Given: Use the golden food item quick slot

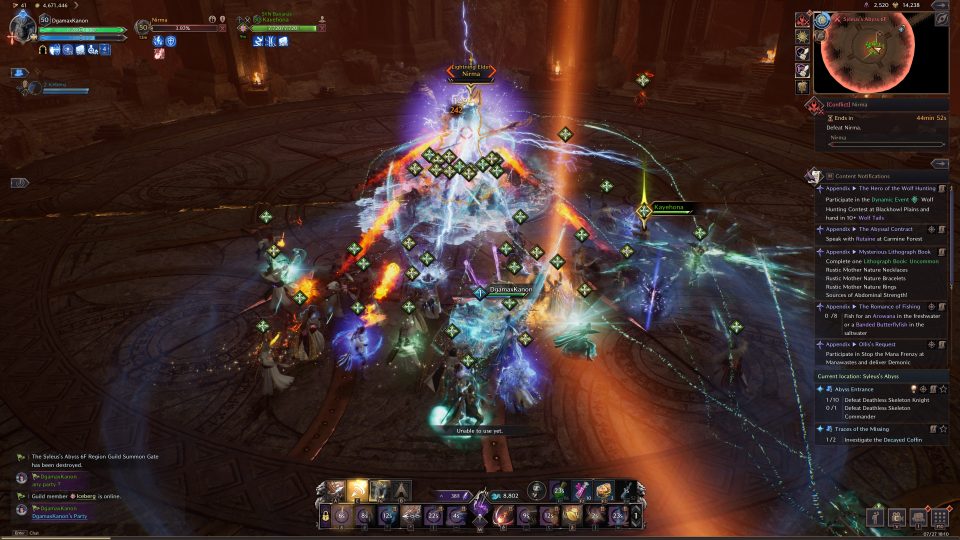Looking at the screenshot, I should (x=603, y=490).
